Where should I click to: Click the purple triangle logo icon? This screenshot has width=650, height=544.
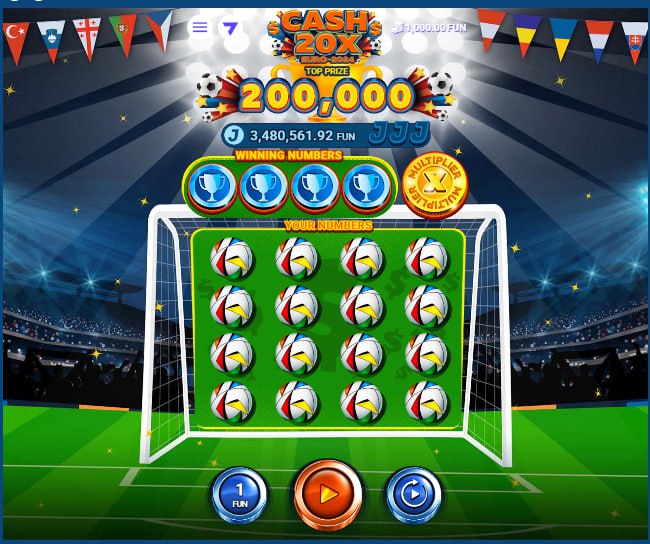pos(231,27)
